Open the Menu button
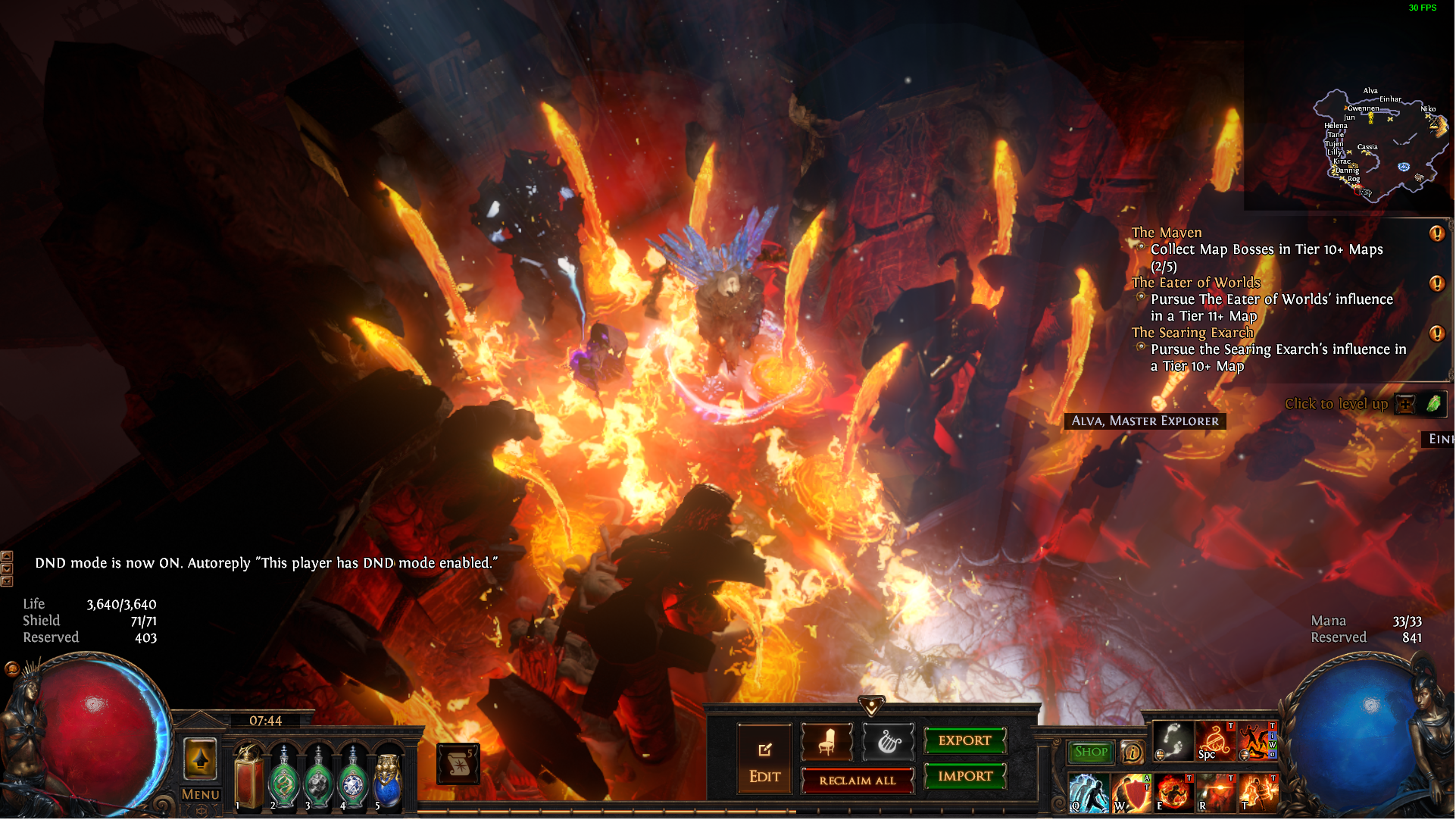This screenshot has width=1456, height=820. [x=201, y=794]
